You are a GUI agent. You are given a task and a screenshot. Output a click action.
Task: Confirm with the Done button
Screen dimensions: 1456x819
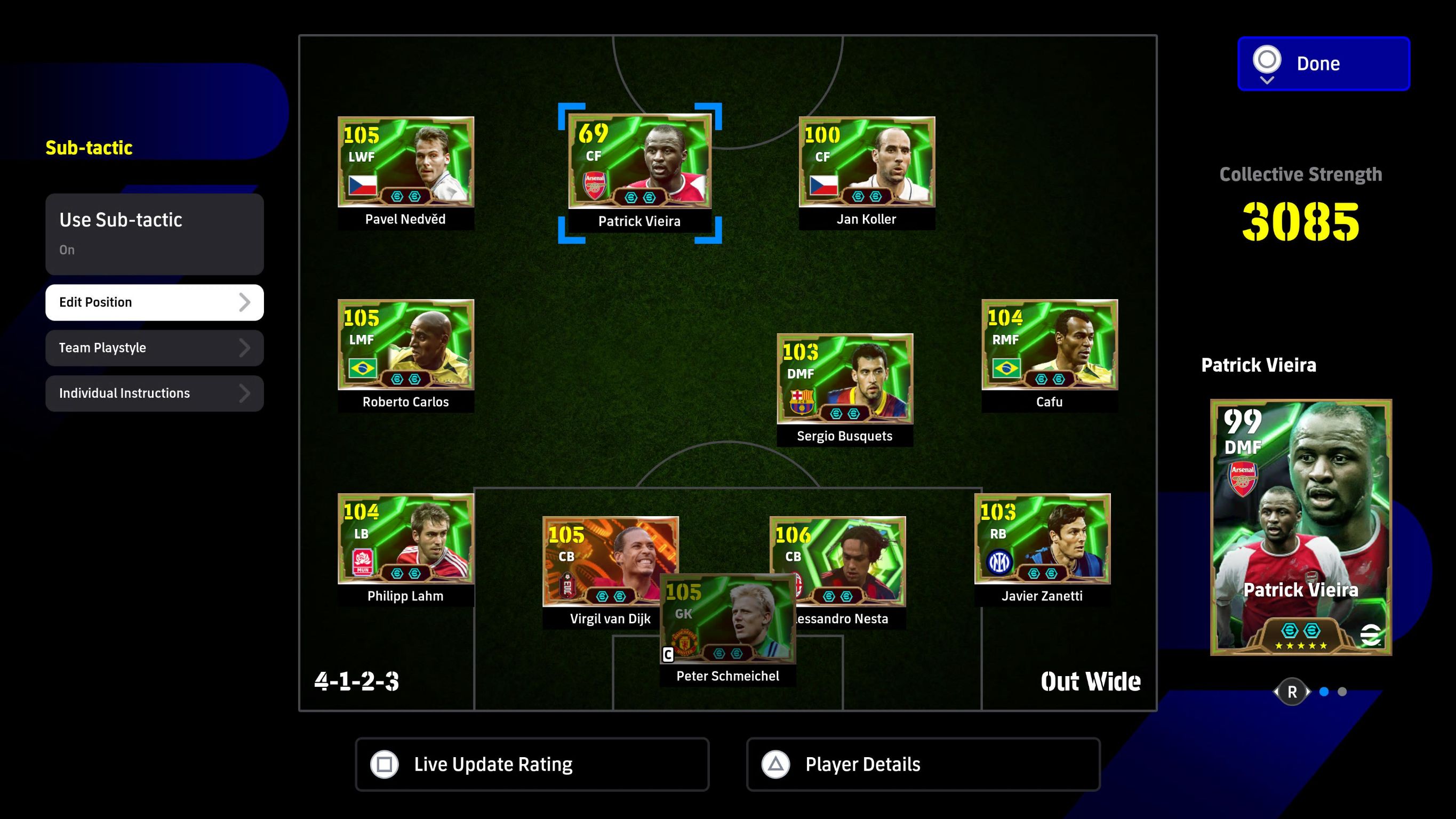(x=1323, y=63)
